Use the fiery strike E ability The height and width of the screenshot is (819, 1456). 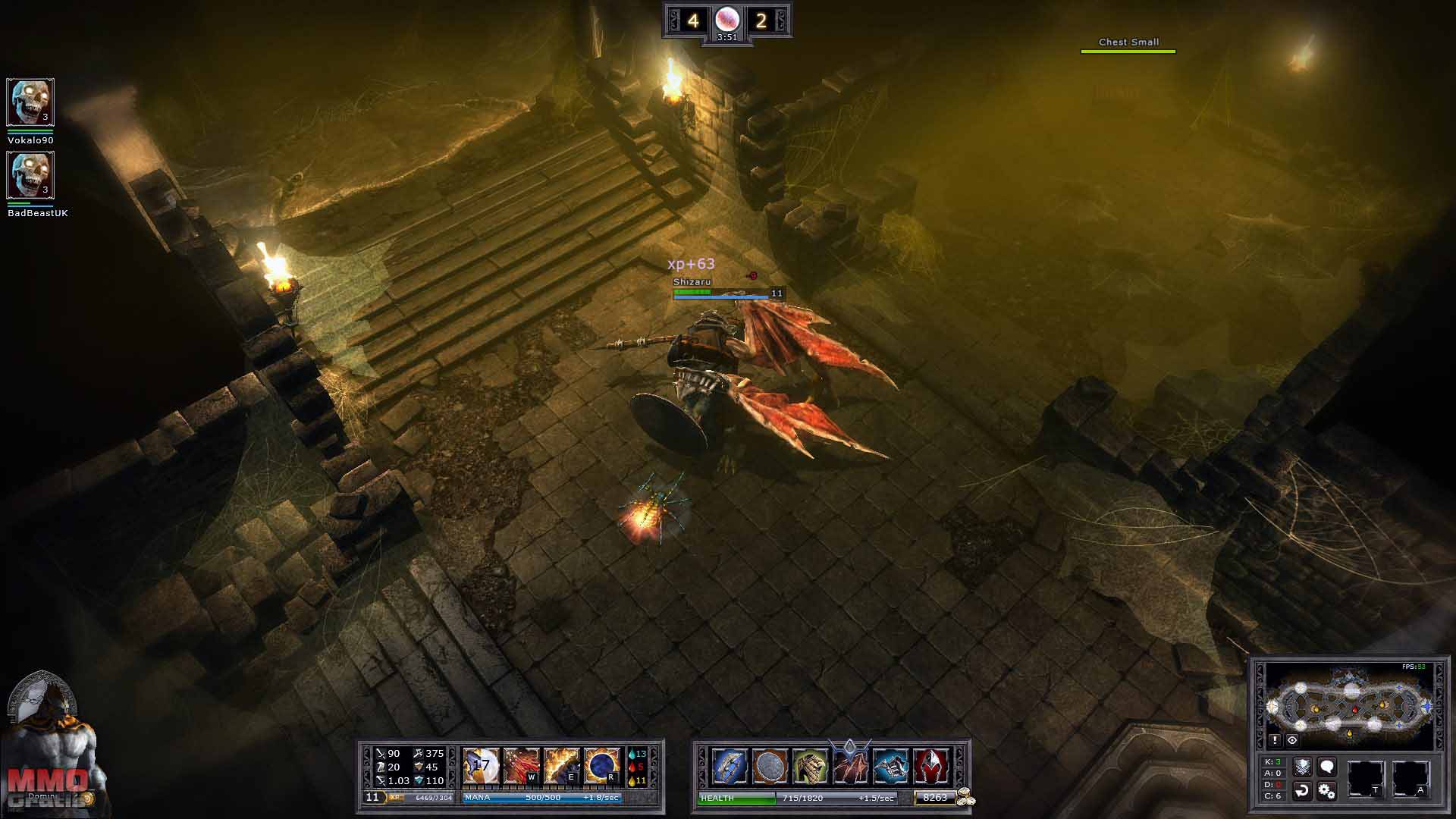561,766
